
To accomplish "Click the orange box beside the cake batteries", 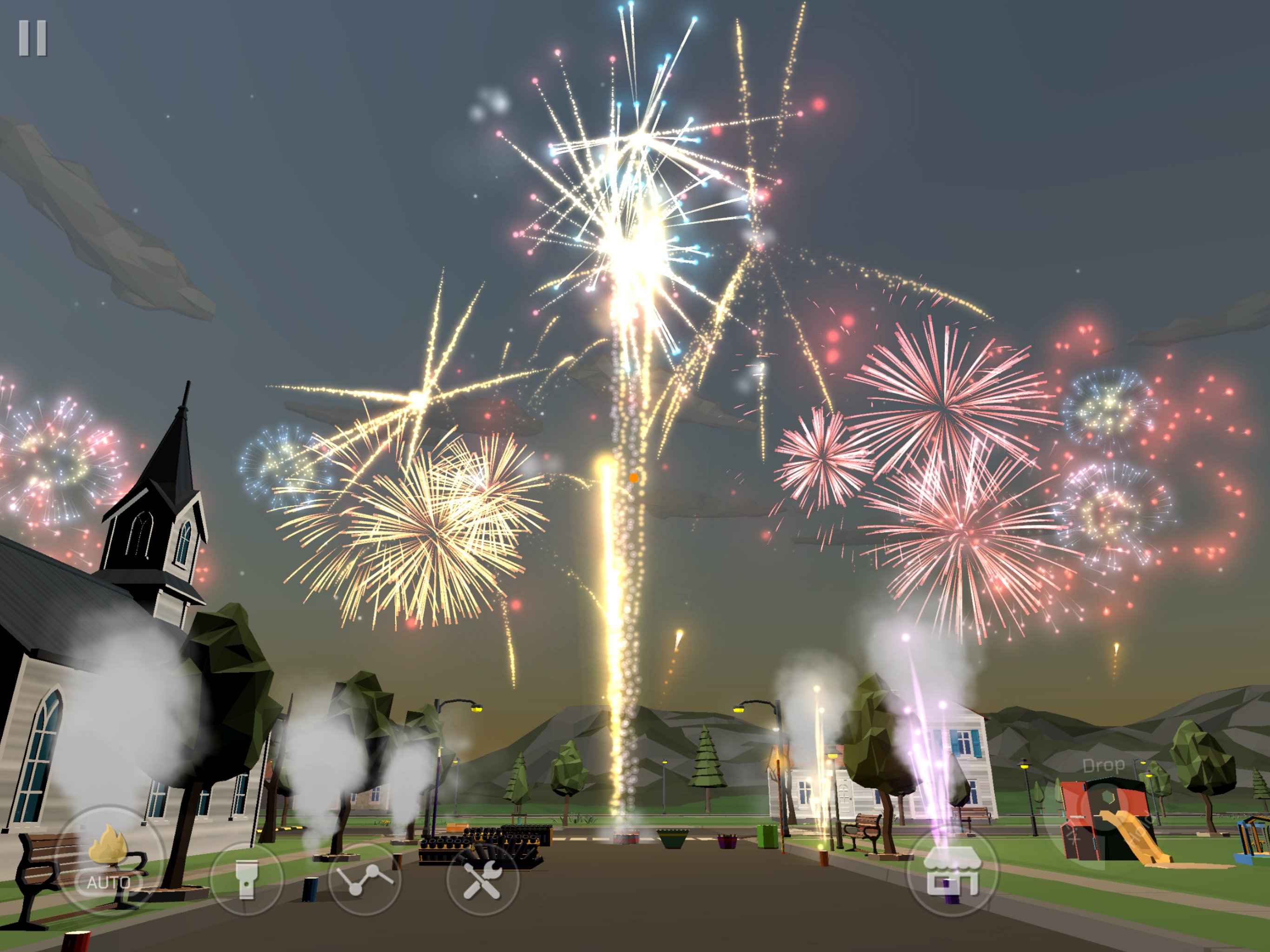I will [x=456, y=827].
